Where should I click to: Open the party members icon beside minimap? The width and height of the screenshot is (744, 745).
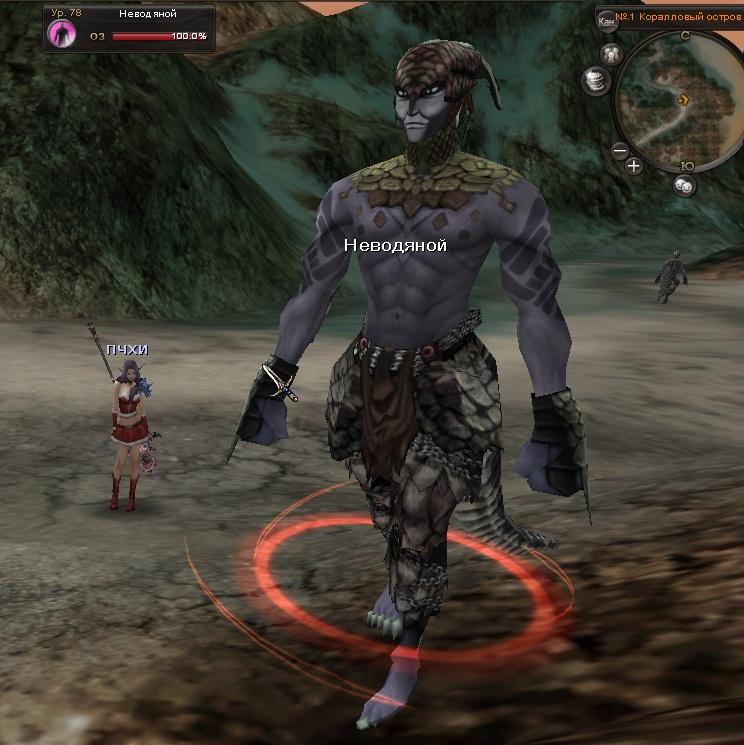pos(612,53)
